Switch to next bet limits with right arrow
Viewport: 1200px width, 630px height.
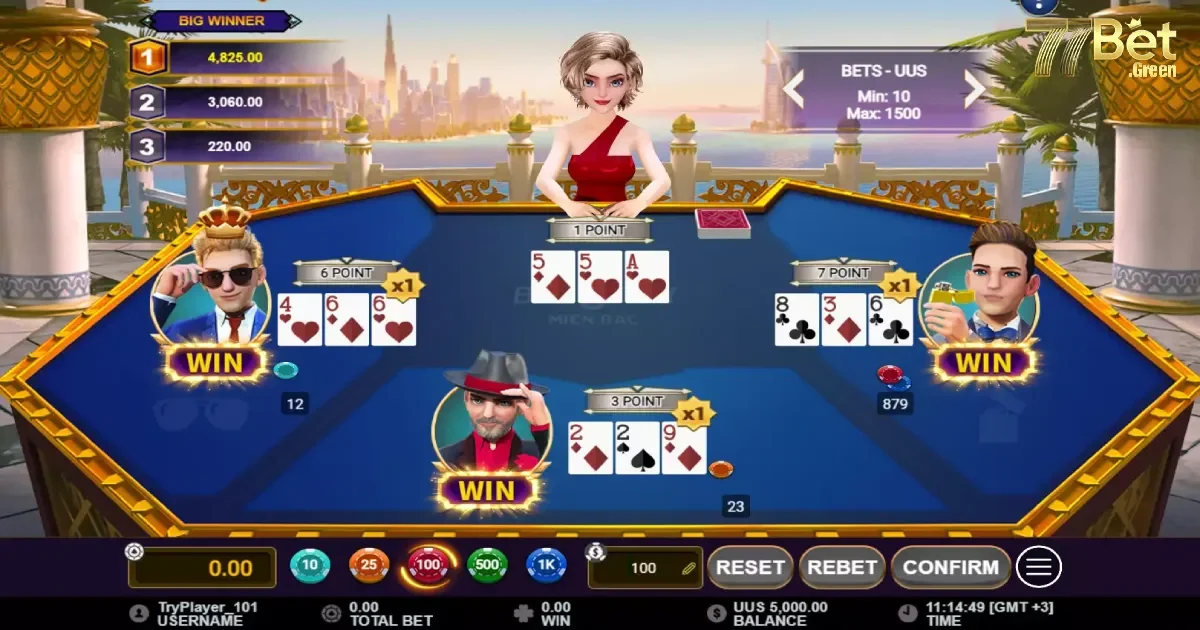tap(974, 89)
